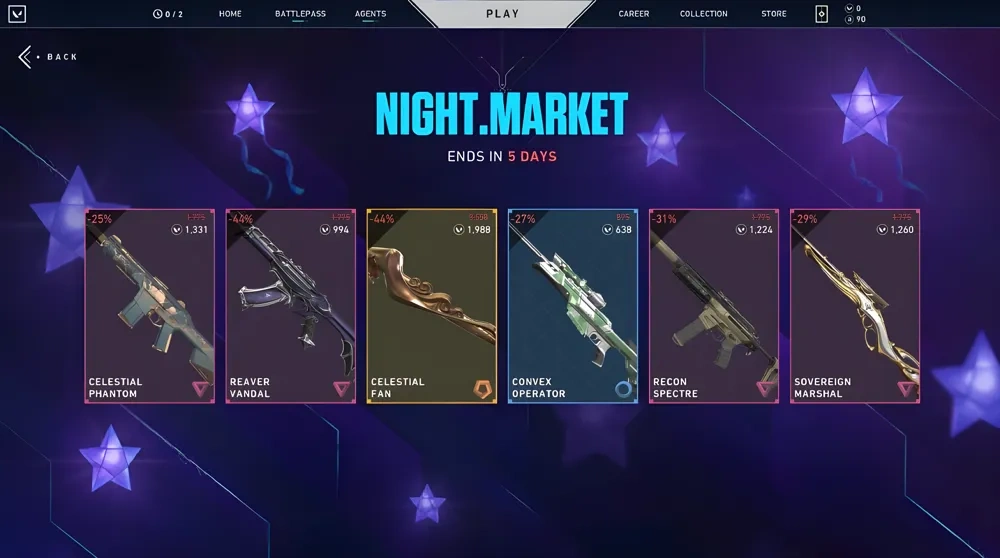Screen dimensions: 1000x558
Task: Switch to the Battlepass tab
Action: (x=300, y=14)
